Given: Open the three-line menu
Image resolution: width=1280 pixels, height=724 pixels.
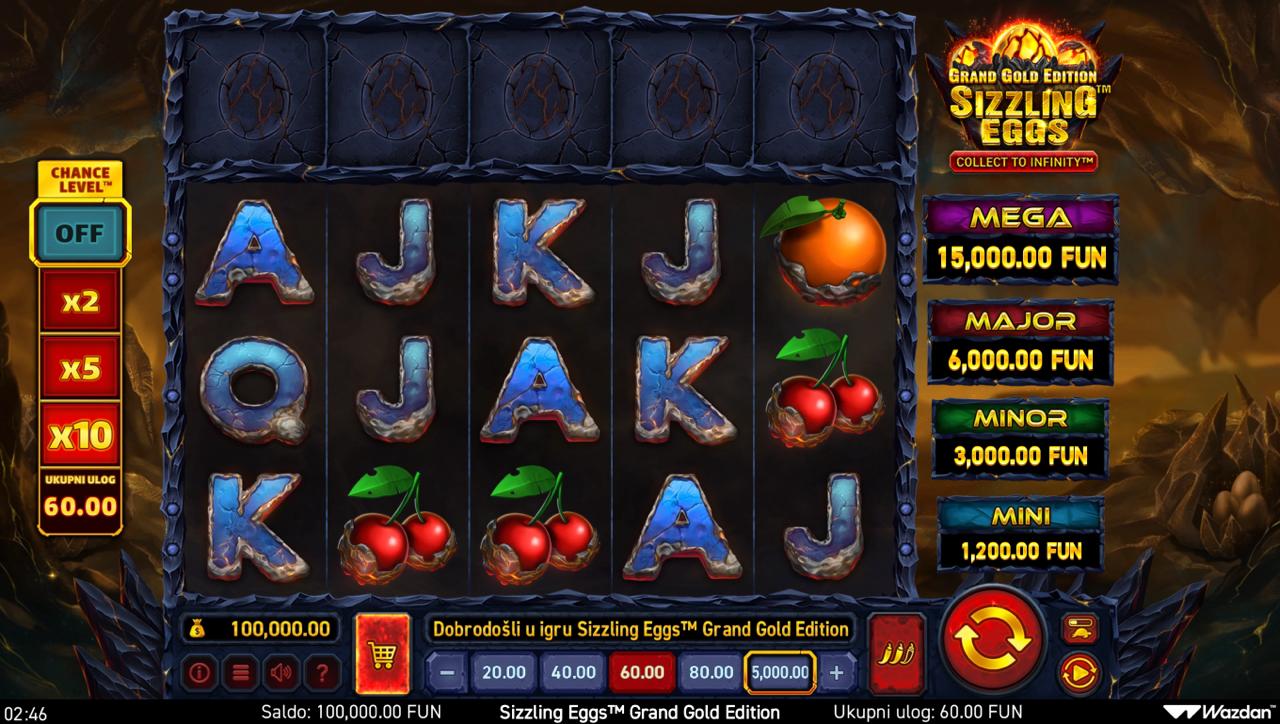Looking at the screenshot, I should [239, 673].
